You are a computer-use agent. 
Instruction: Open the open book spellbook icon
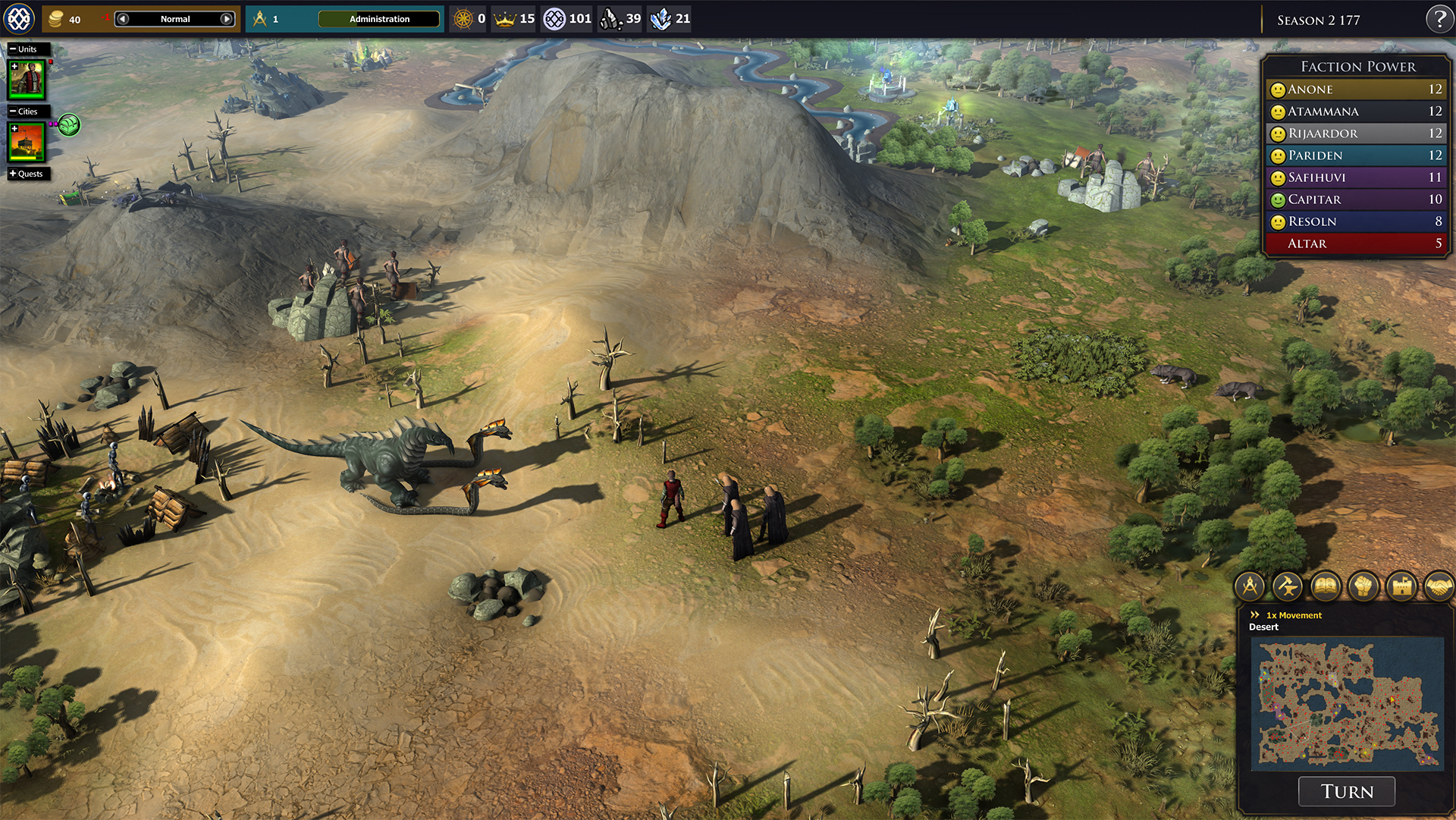1326,586
